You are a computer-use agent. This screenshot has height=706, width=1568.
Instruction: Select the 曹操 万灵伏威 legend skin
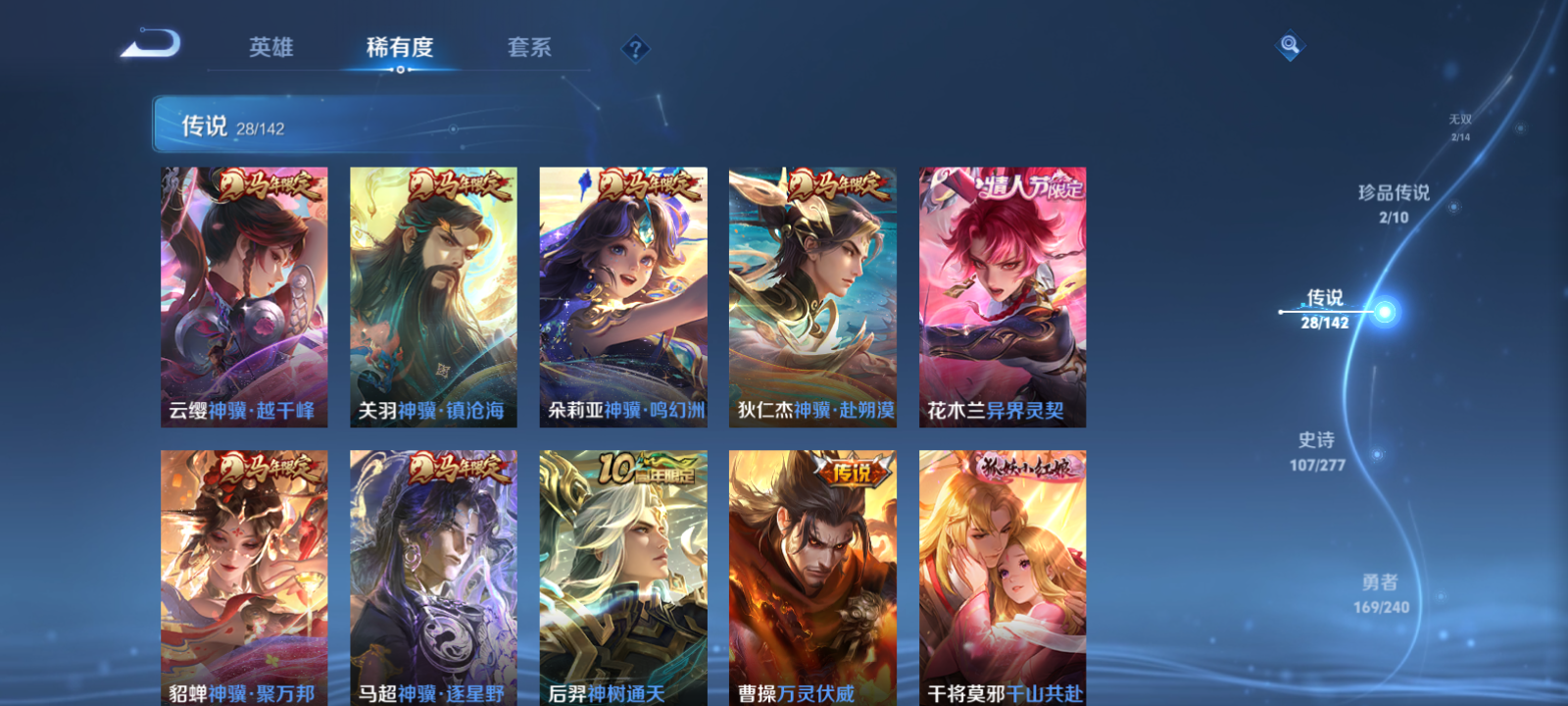[811, 579]
